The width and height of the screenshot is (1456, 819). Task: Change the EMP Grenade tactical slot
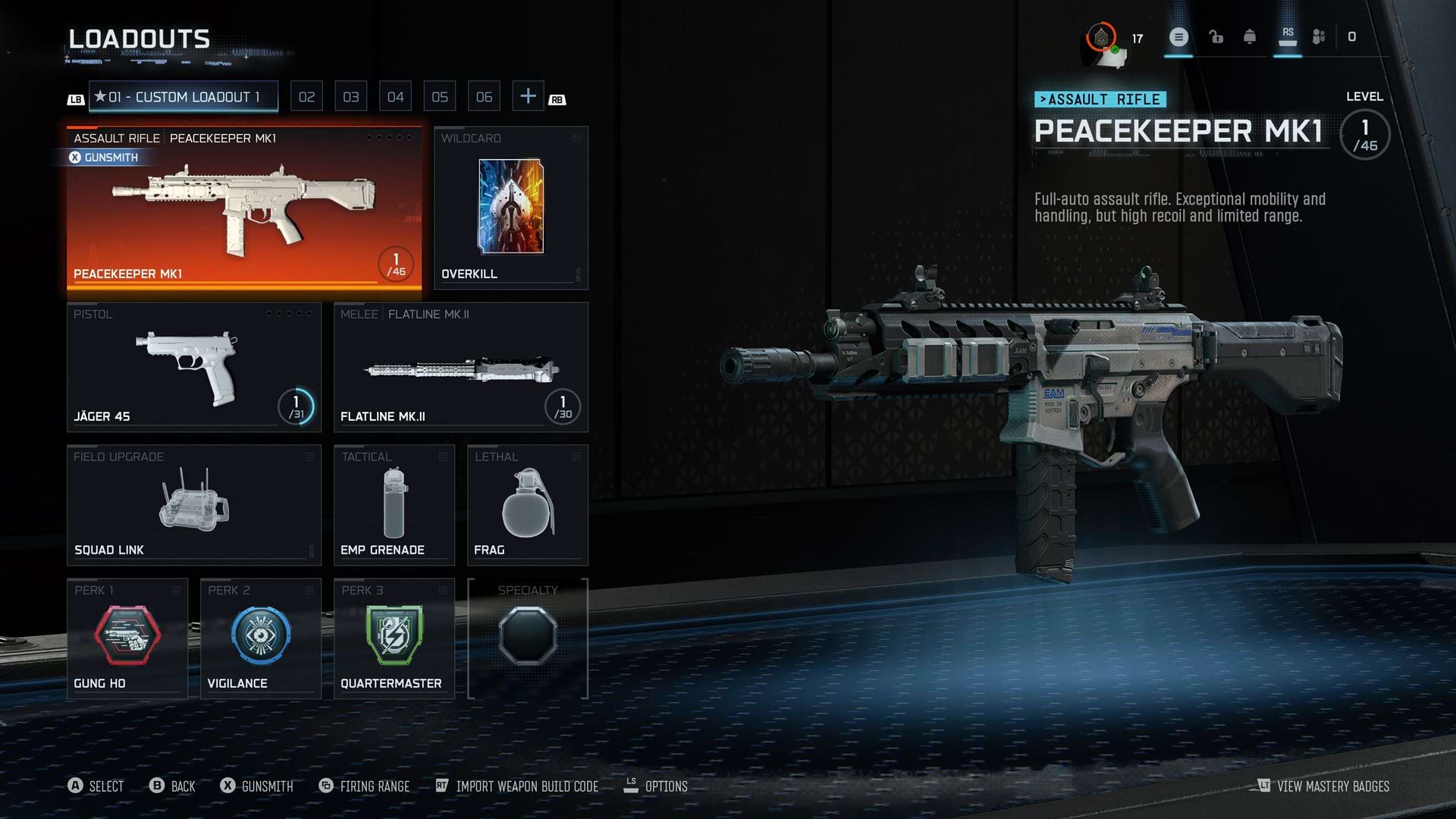[394, 505]
